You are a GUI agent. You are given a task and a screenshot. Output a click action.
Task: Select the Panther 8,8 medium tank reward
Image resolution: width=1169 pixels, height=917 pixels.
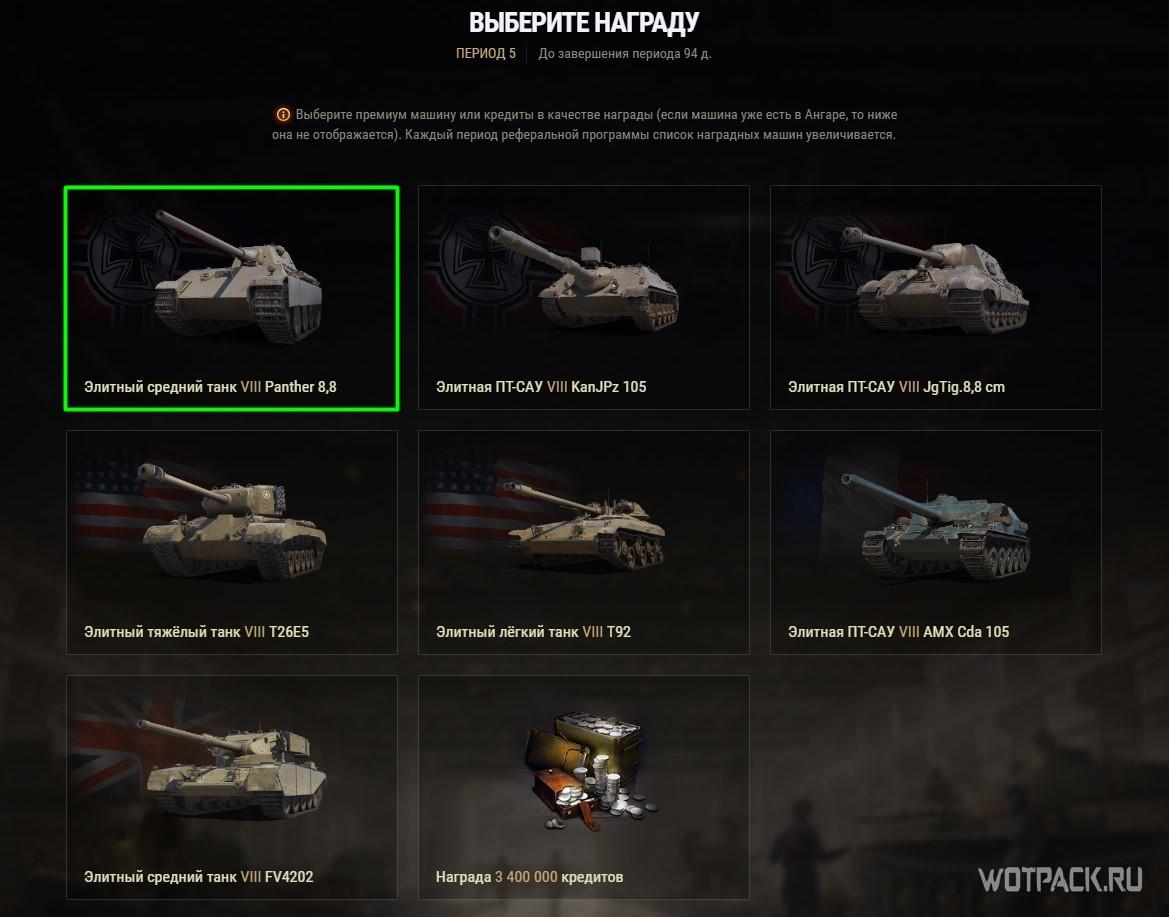click(231, 297)
